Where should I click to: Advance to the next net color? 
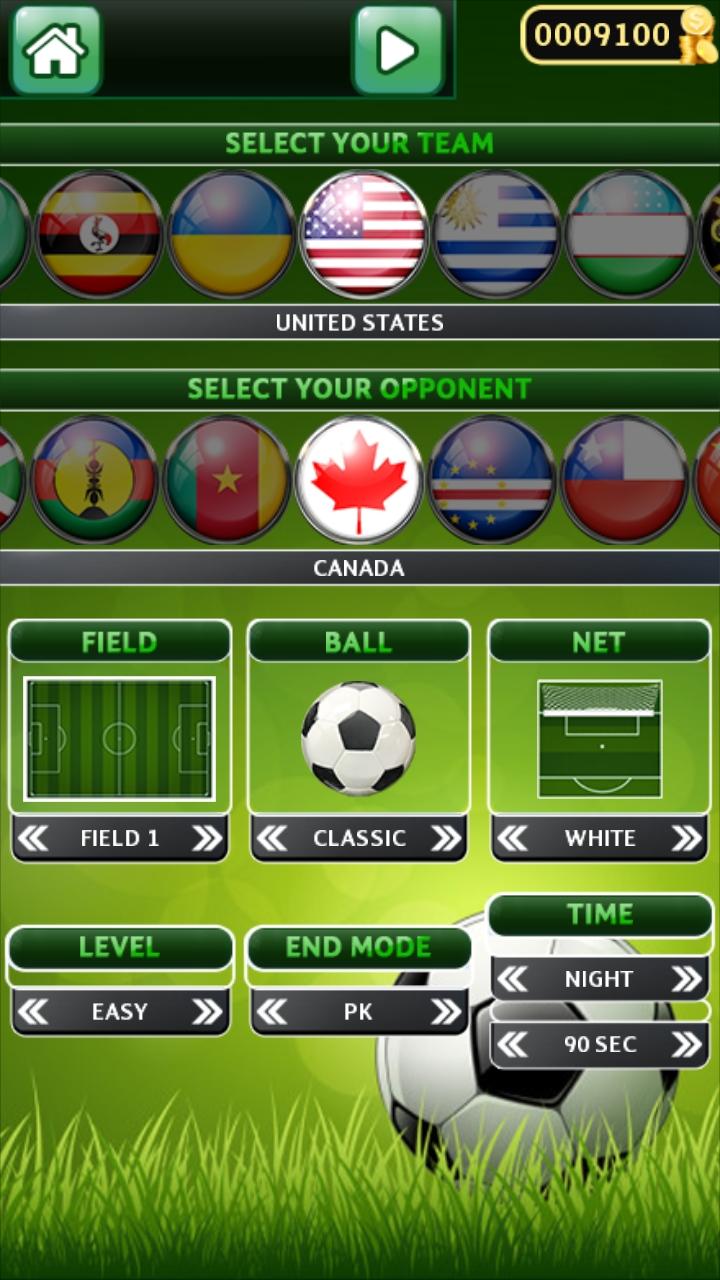click(x=686, y=839)
